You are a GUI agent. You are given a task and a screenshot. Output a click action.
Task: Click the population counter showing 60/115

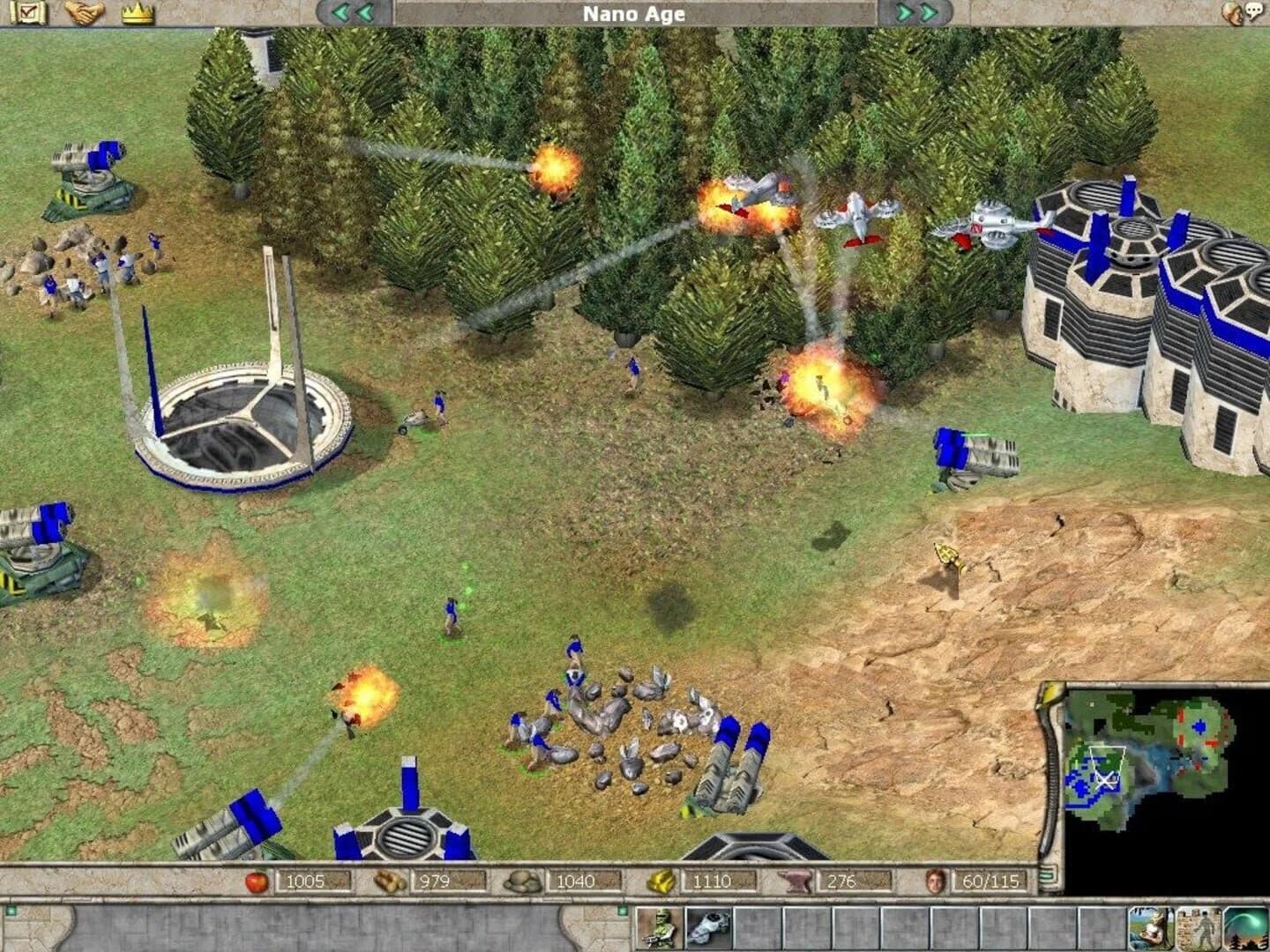tap(990, 880)
